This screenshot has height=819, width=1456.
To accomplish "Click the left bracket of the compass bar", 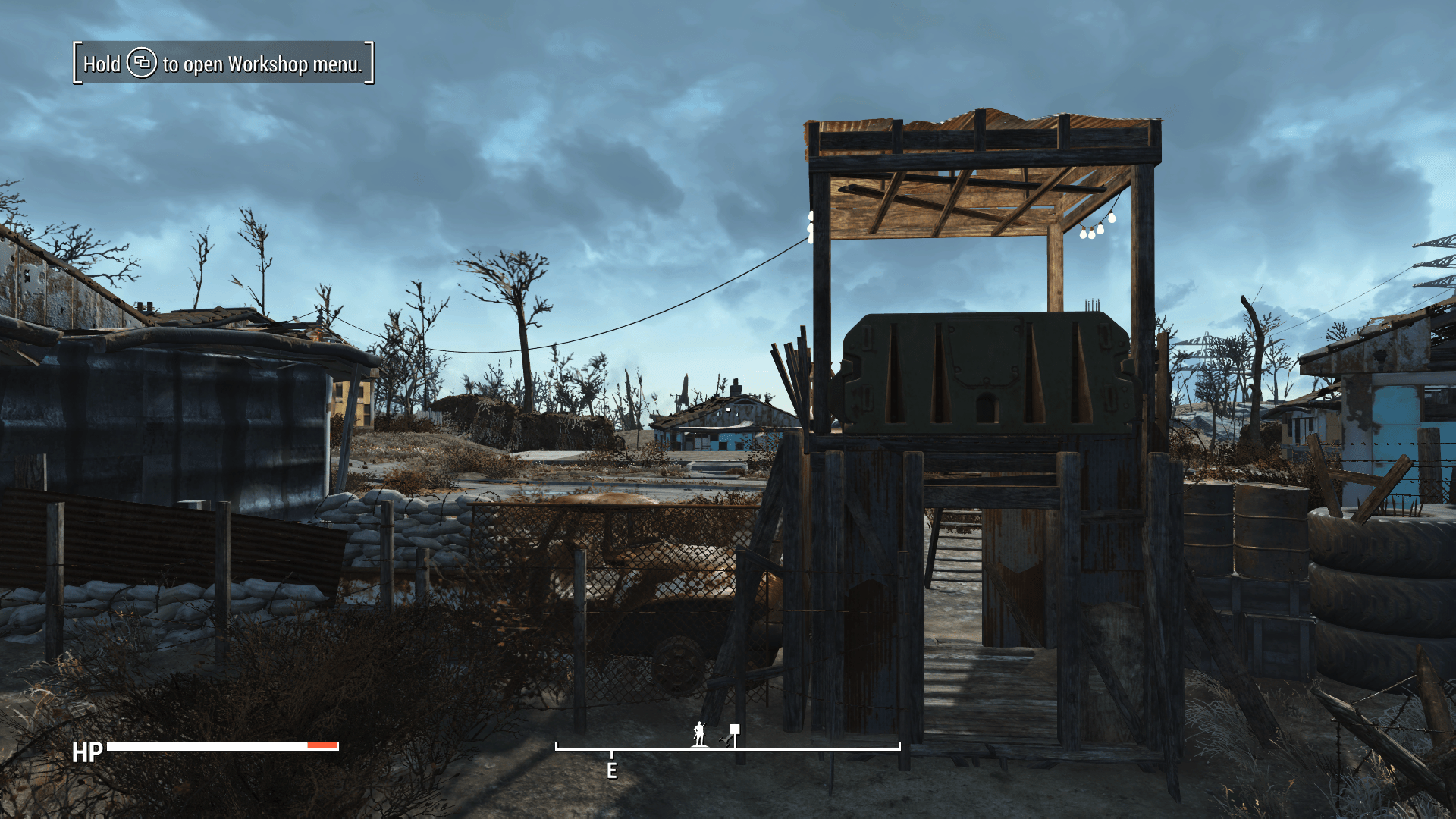I will pos(557,747).
